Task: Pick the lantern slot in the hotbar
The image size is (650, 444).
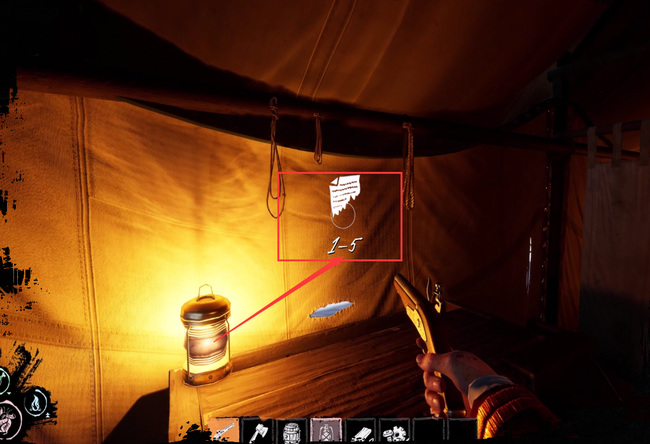Action: point(325,432)
